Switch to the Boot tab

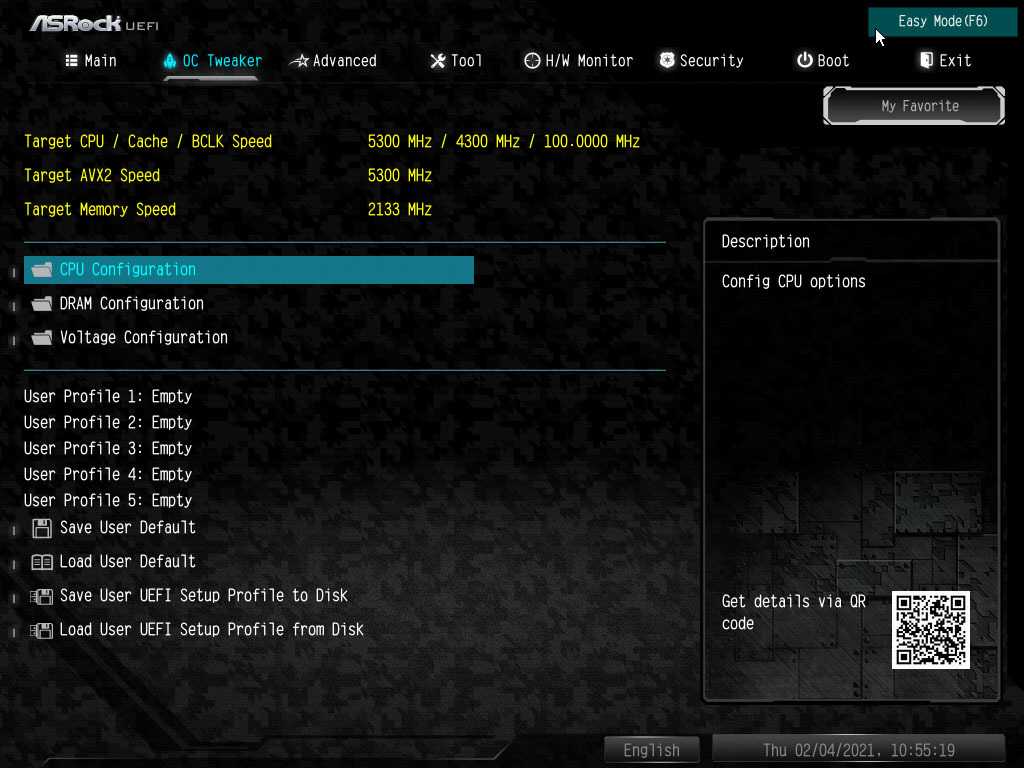coord(823,61)
